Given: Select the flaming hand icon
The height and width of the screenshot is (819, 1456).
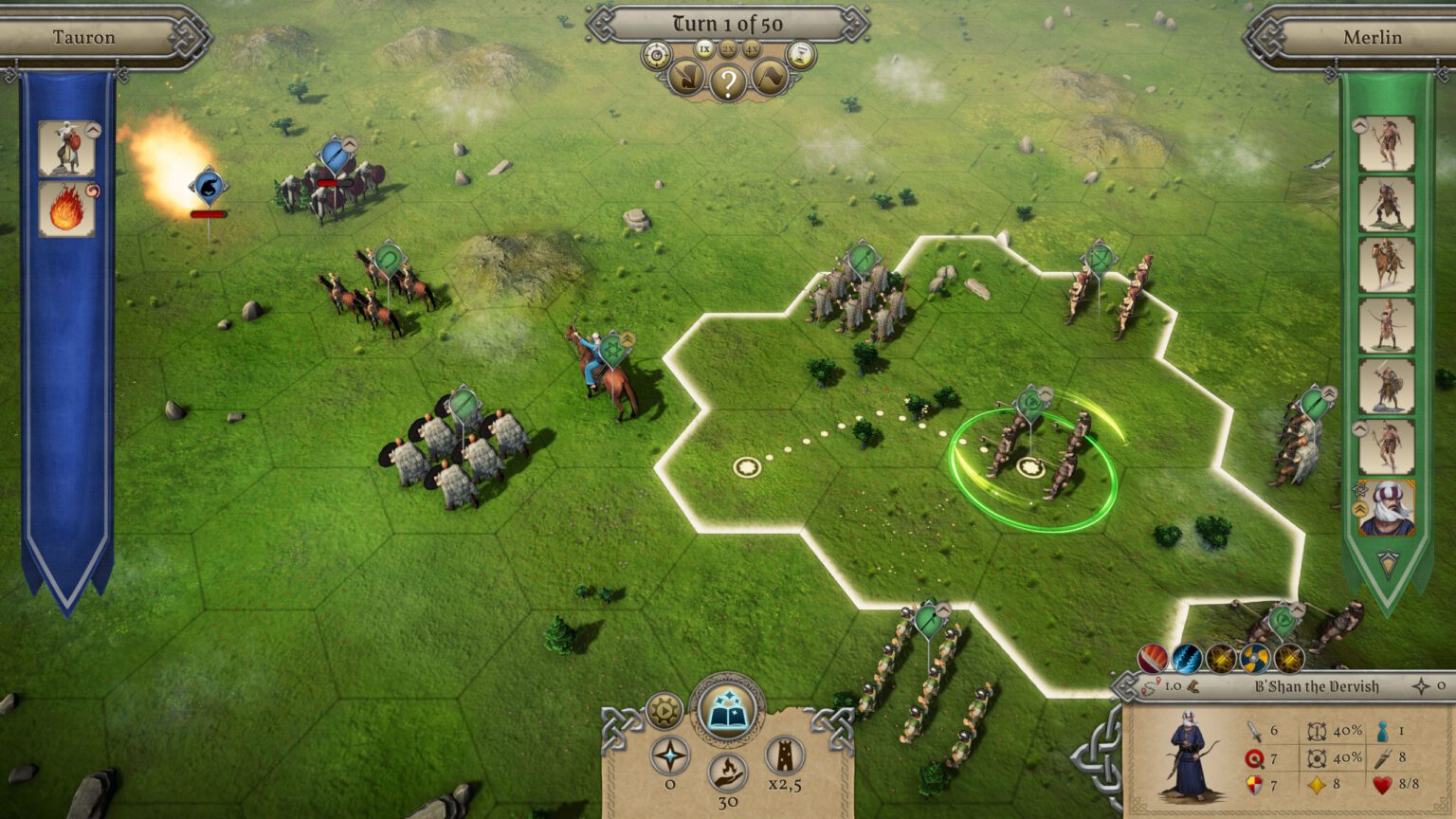Looking at the screenshot, I should [727, 772].
